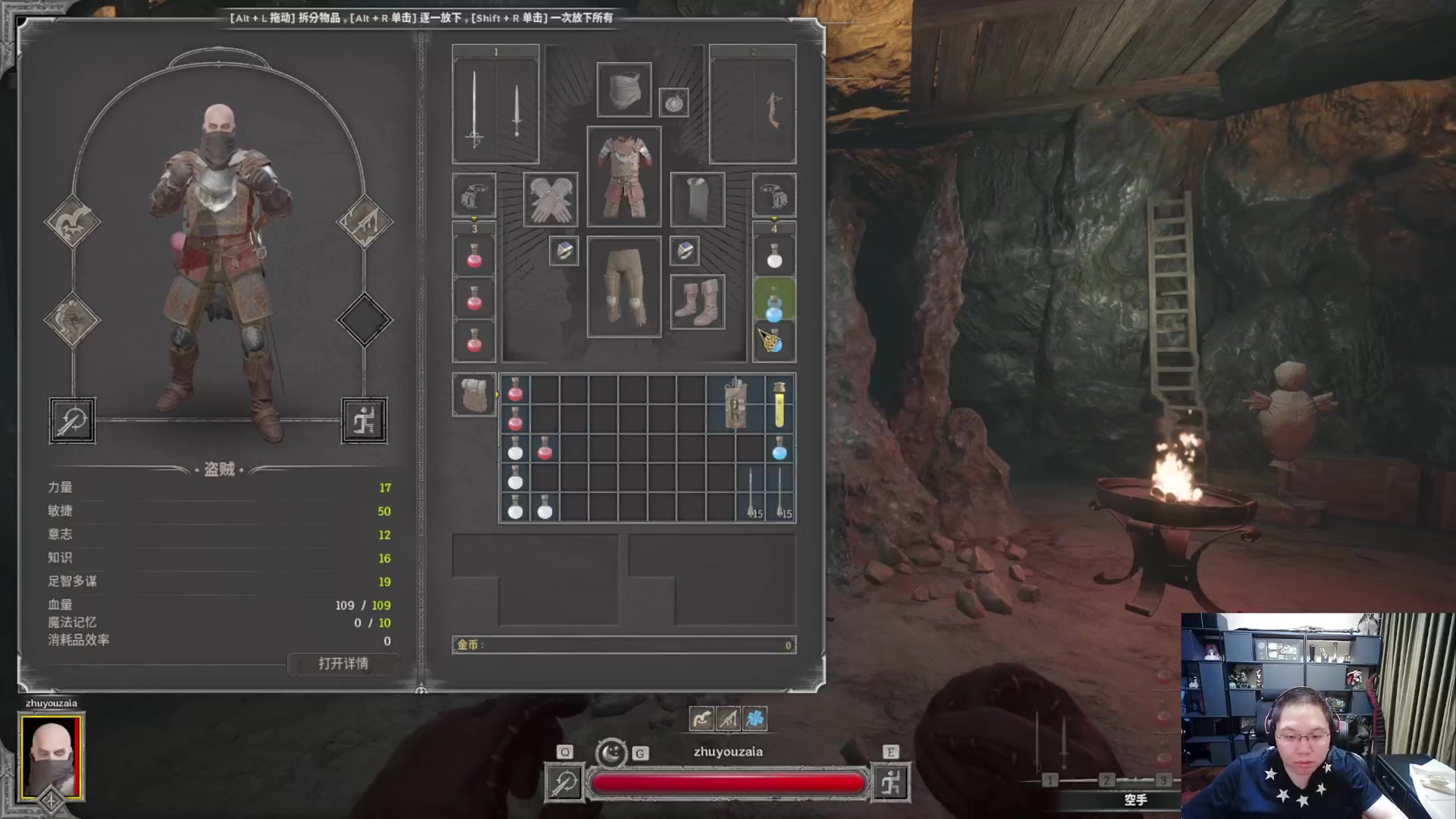The image size is (1456, 819).
Task: Select the necklace pendant slot
Action: (x=673, y=102)
